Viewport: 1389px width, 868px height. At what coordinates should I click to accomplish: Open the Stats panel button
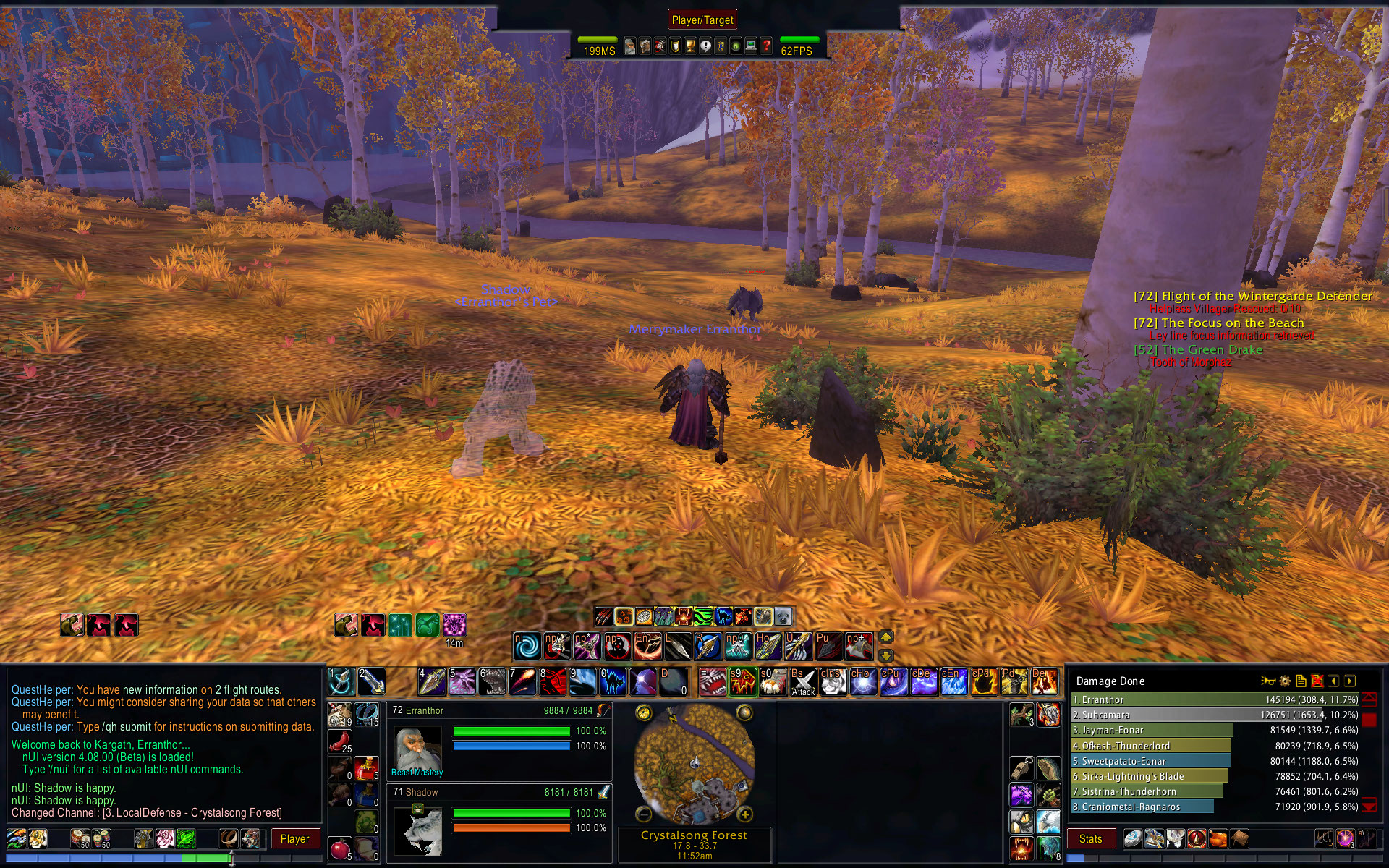pos(1090,839)
